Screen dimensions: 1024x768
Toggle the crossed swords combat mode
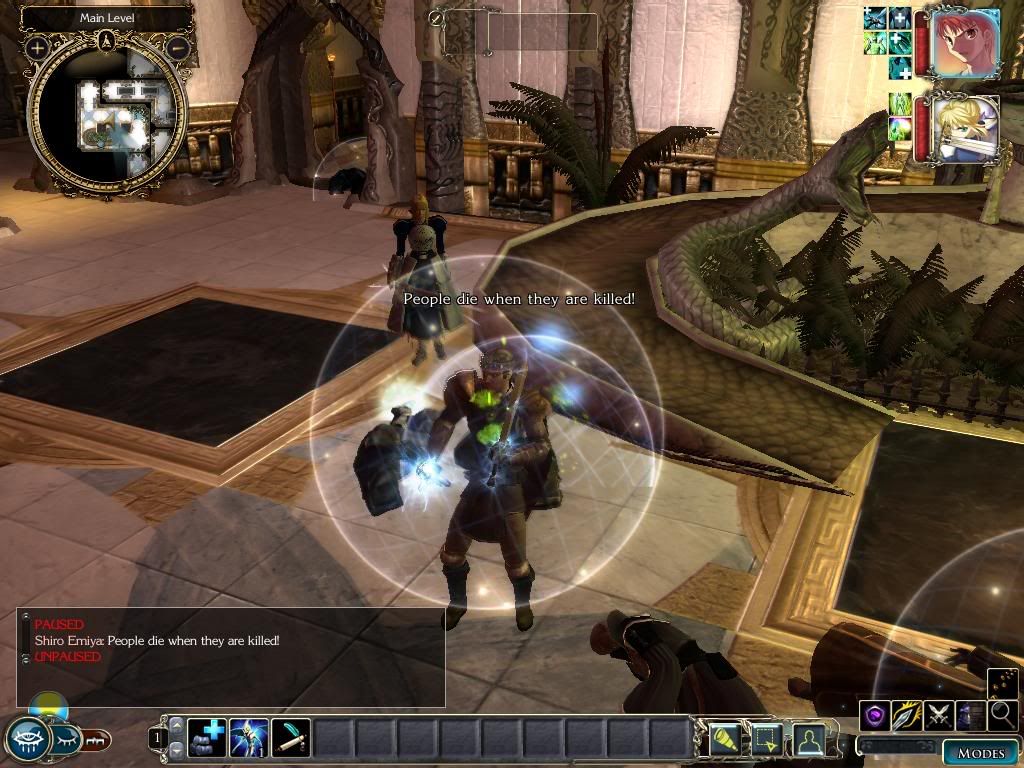(939, 715)
